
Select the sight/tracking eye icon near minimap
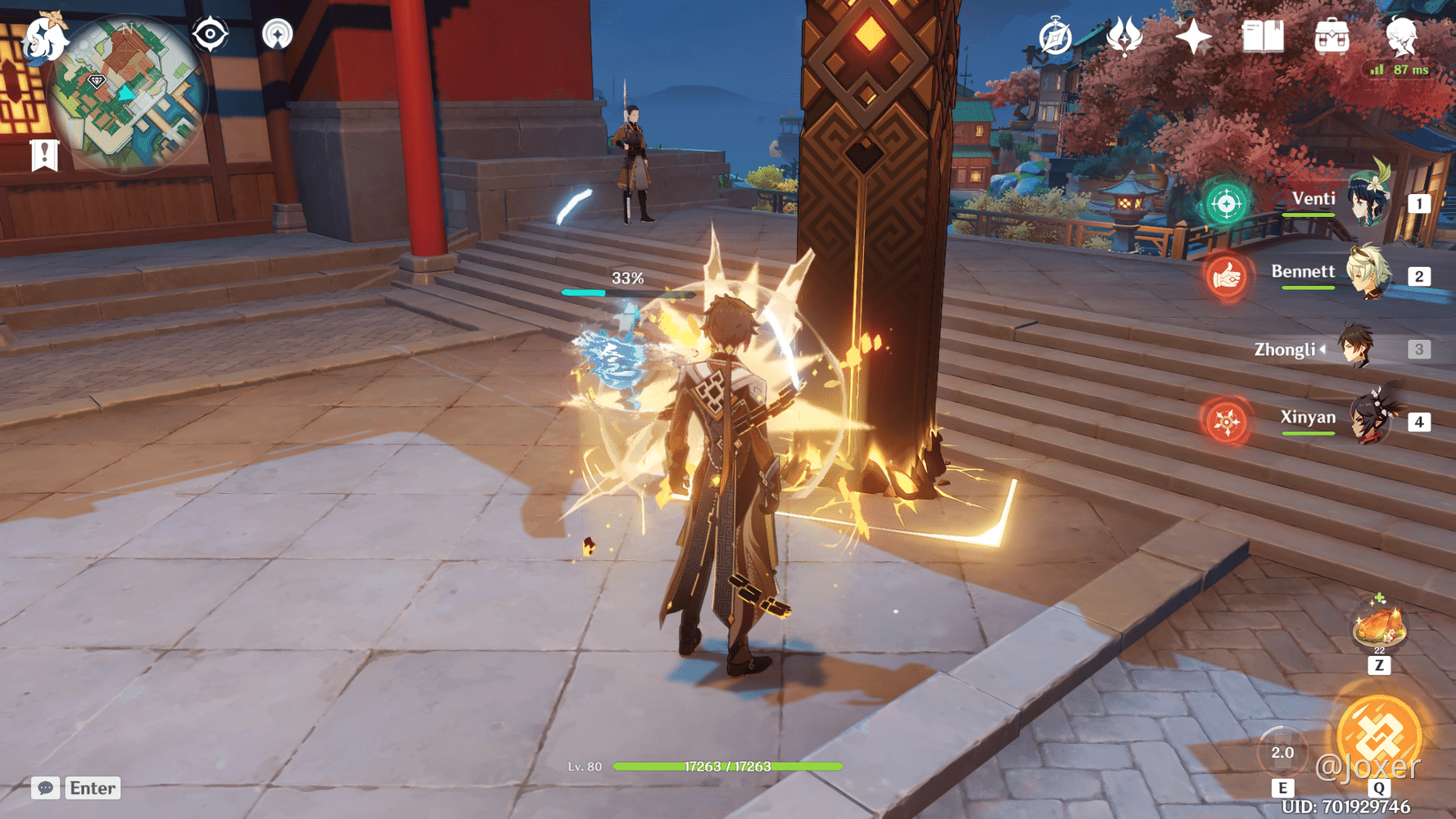click(209, 34)
